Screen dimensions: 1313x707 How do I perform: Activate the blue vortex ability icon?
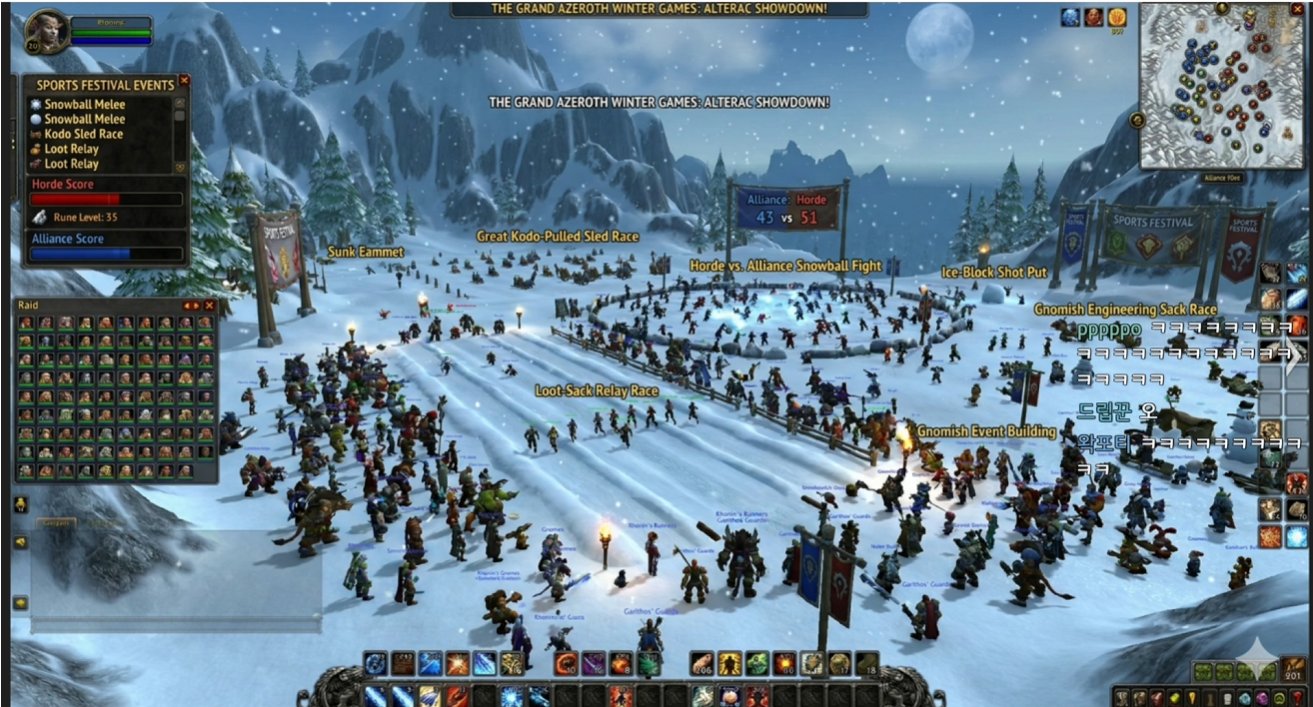(376, 663)
